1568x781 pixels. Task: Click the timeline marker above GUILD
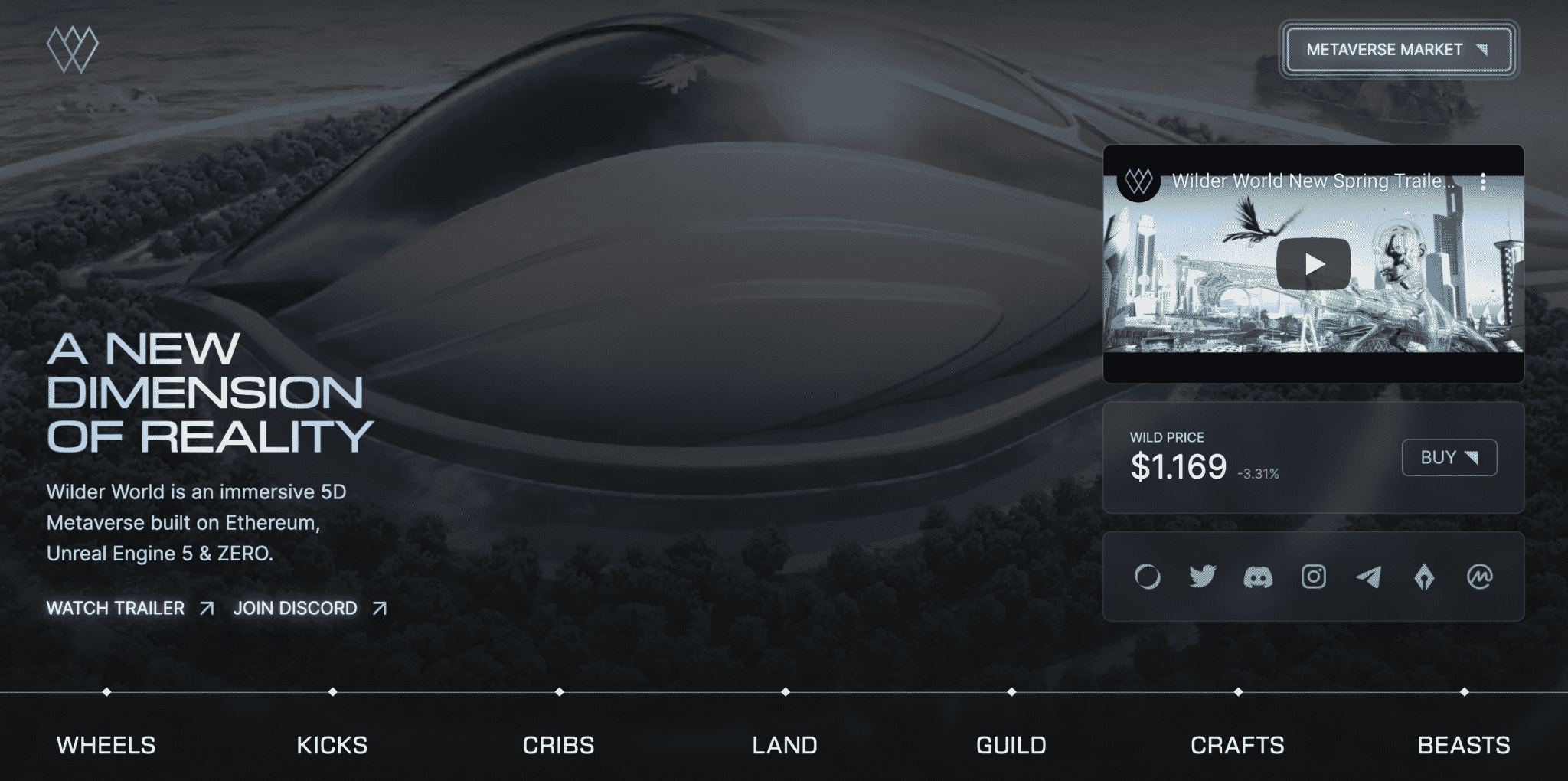click(1011, 693)
